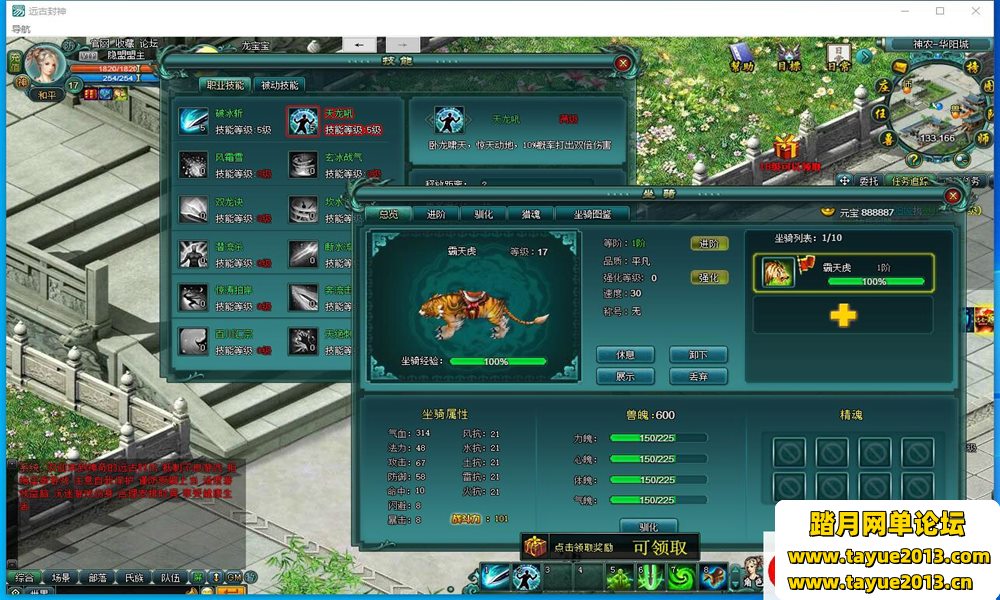Open the 进阶 tab in mount window

tap(436, 214)
